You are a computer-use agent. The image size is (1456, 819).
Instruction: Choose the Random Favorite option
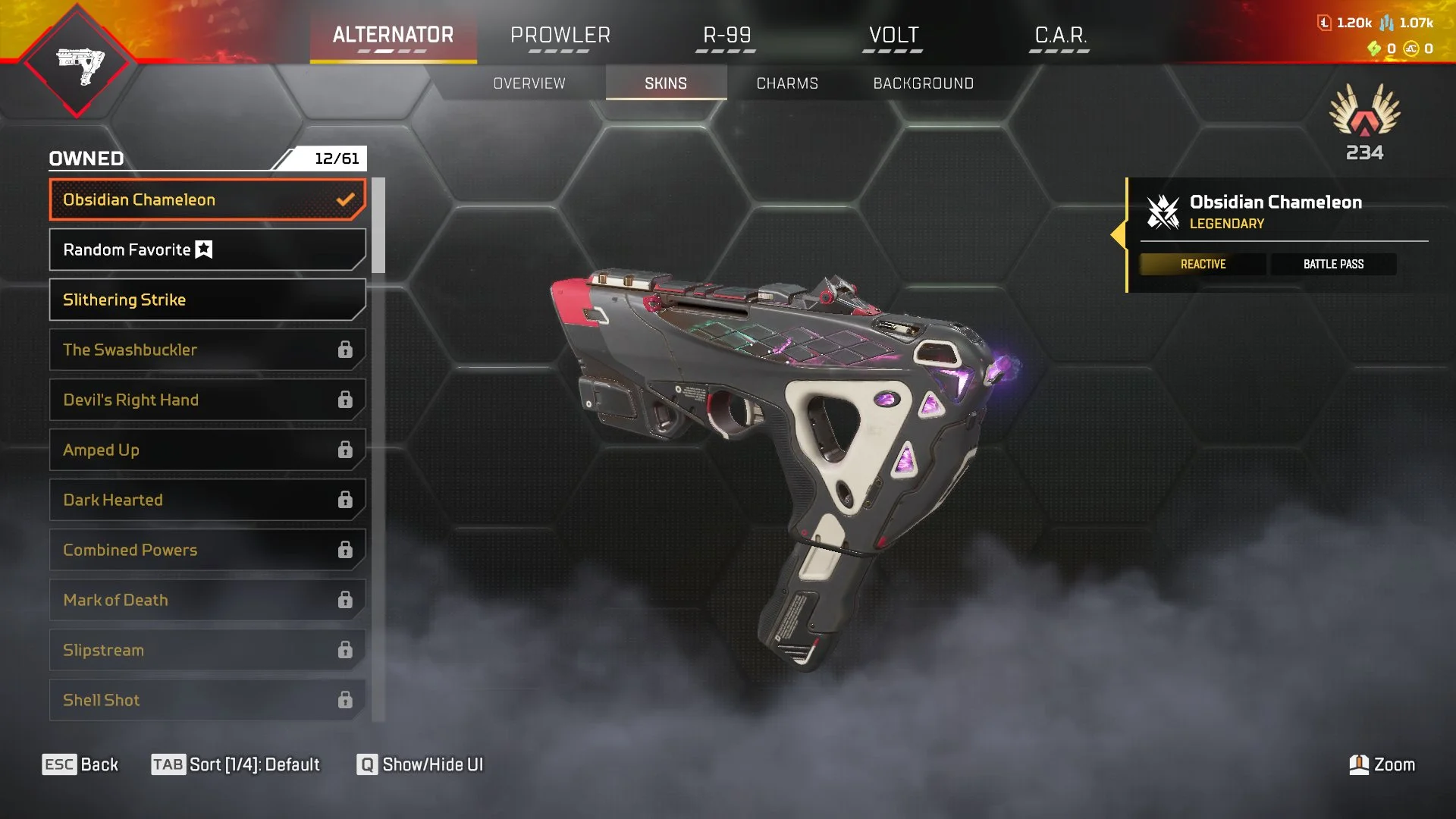coord(207,249)
